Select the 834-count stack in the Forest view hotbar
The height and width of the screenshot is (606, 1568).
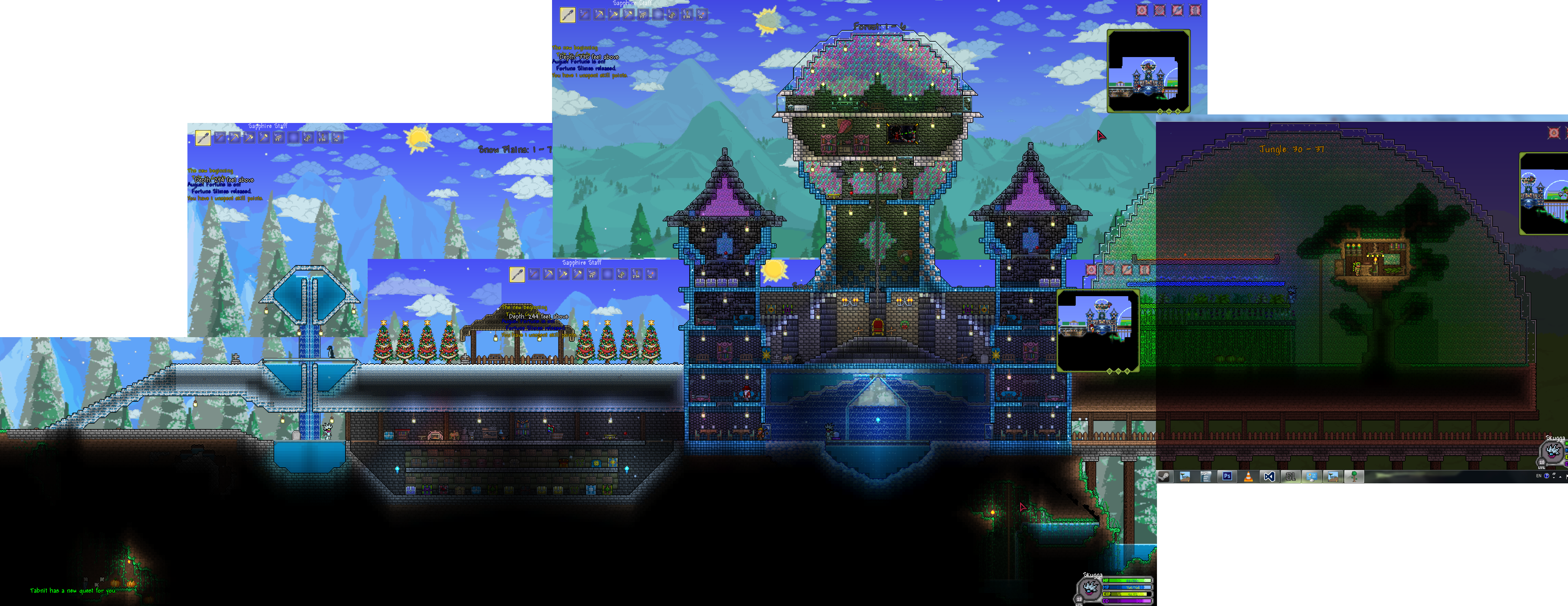pyautogui.click(x=687, y=15)
